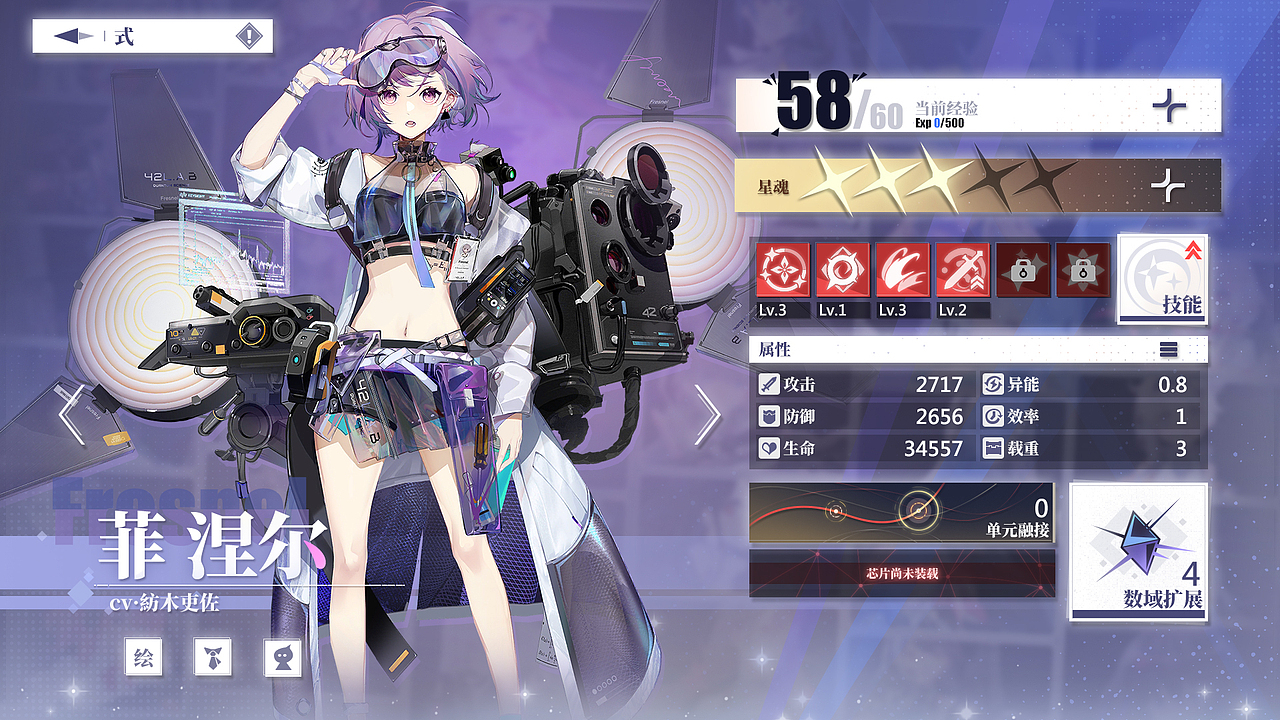Upgrade star soul with the 星魂 plus button
The height and width of the screenshot is (720, 1280).
1168,185
